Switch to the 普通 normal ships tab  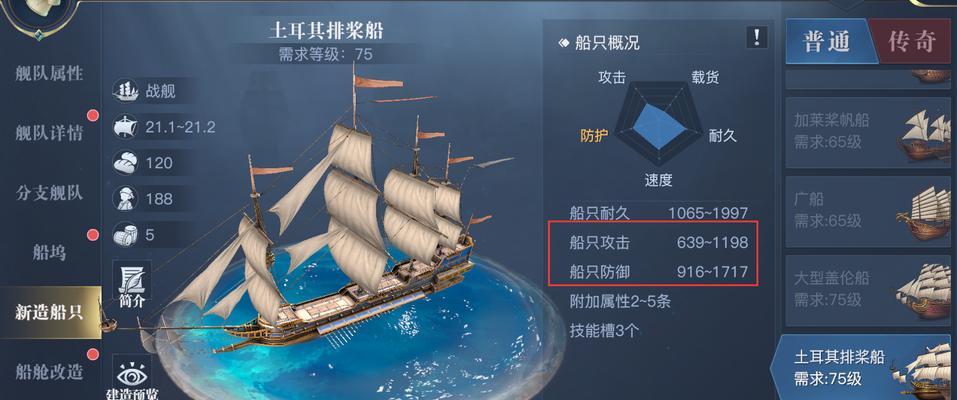(826, 41)
